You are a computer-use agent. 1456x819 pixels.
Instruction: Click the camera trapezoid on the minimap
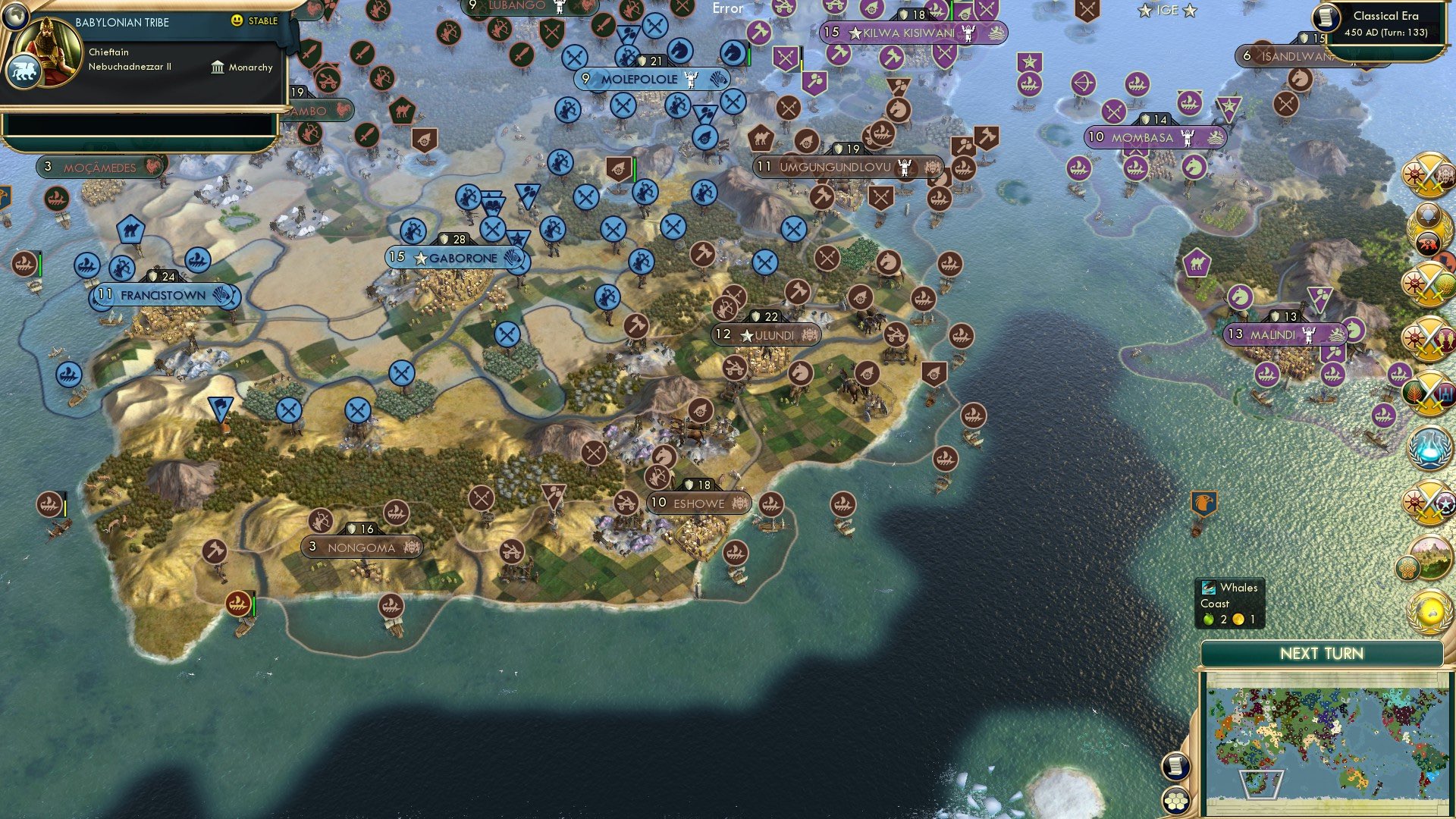pyautogui.click(x=1260, y=786)
